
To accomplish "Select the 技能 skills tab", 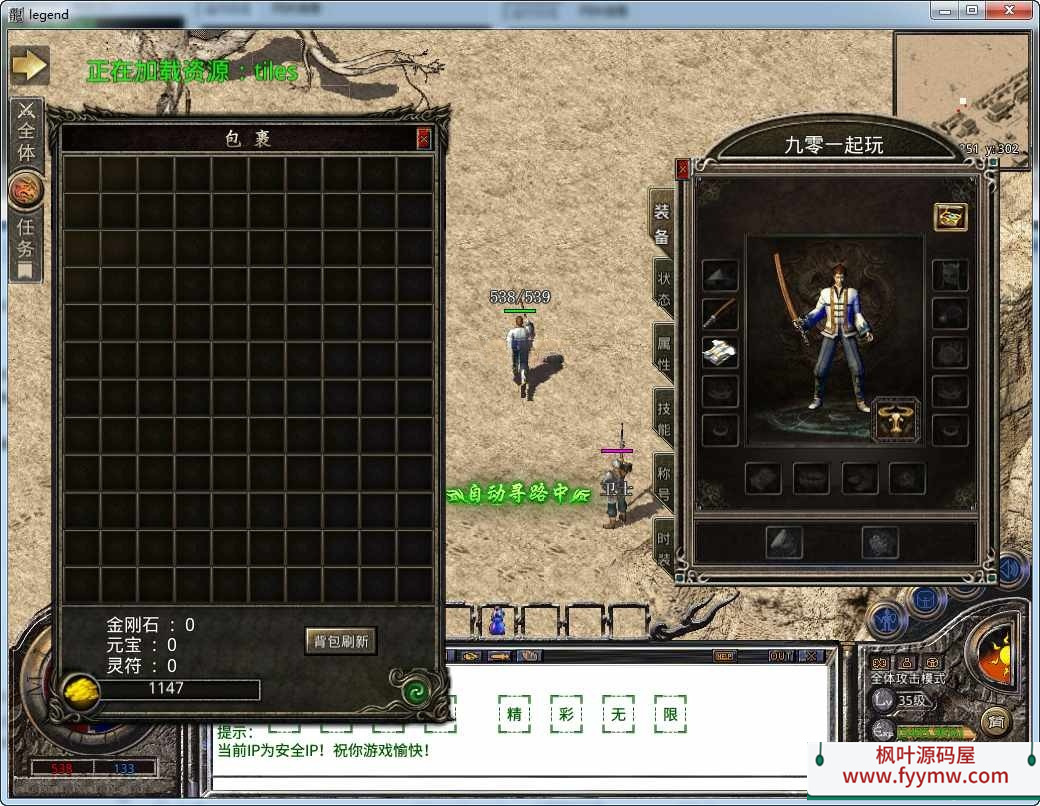I will pos(664,418).
